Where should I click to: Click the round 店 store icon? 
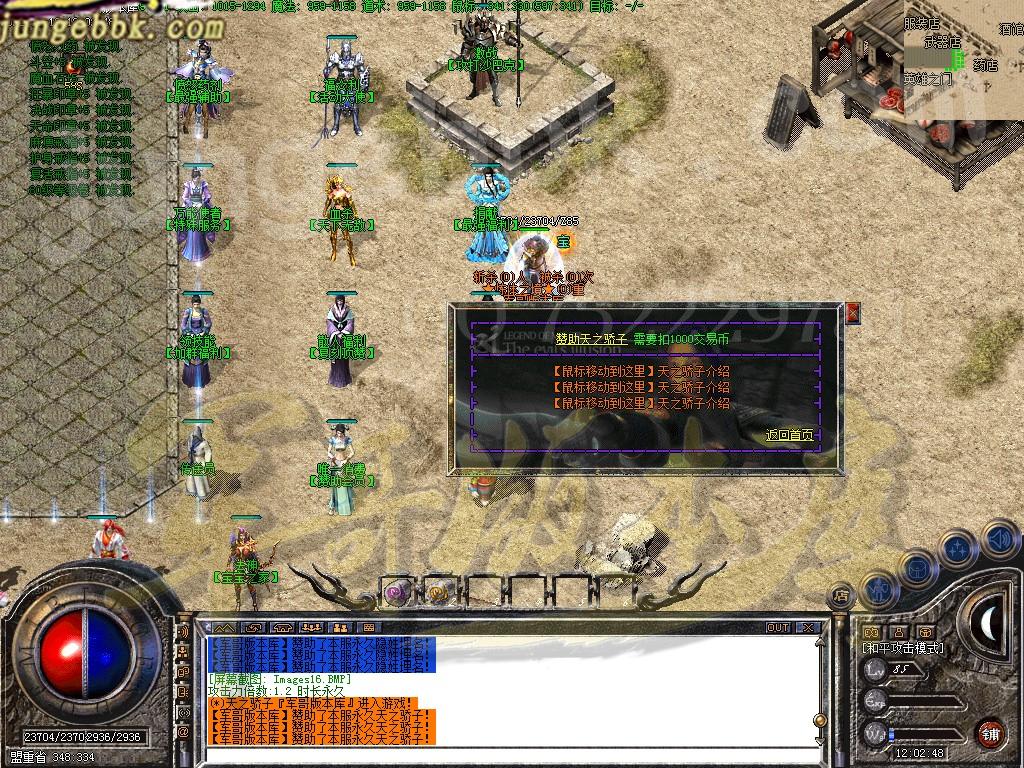coord(841,596)
